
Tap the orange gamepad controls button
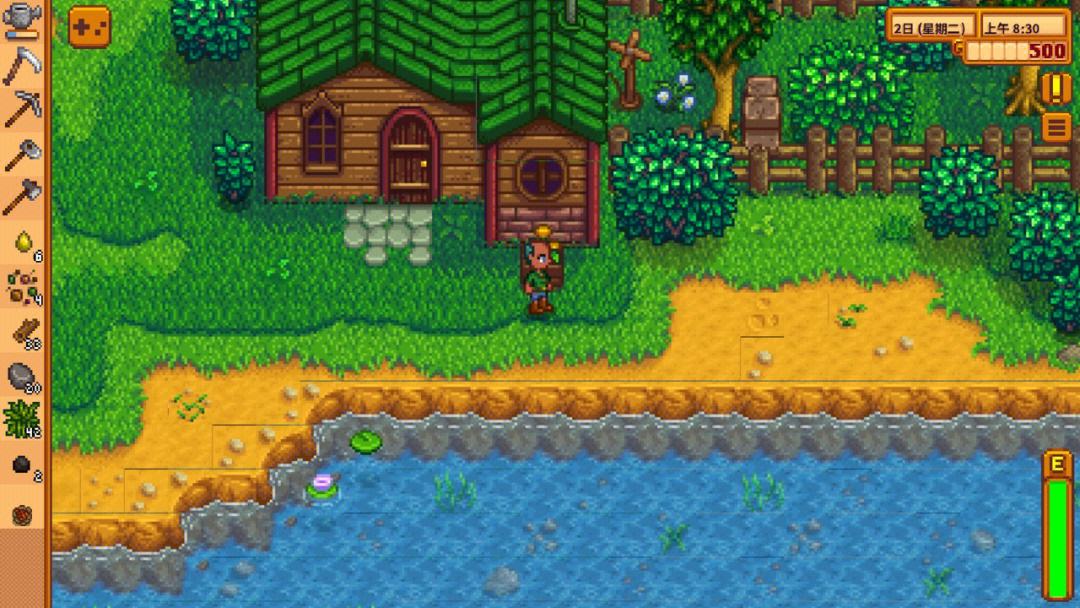89,27
